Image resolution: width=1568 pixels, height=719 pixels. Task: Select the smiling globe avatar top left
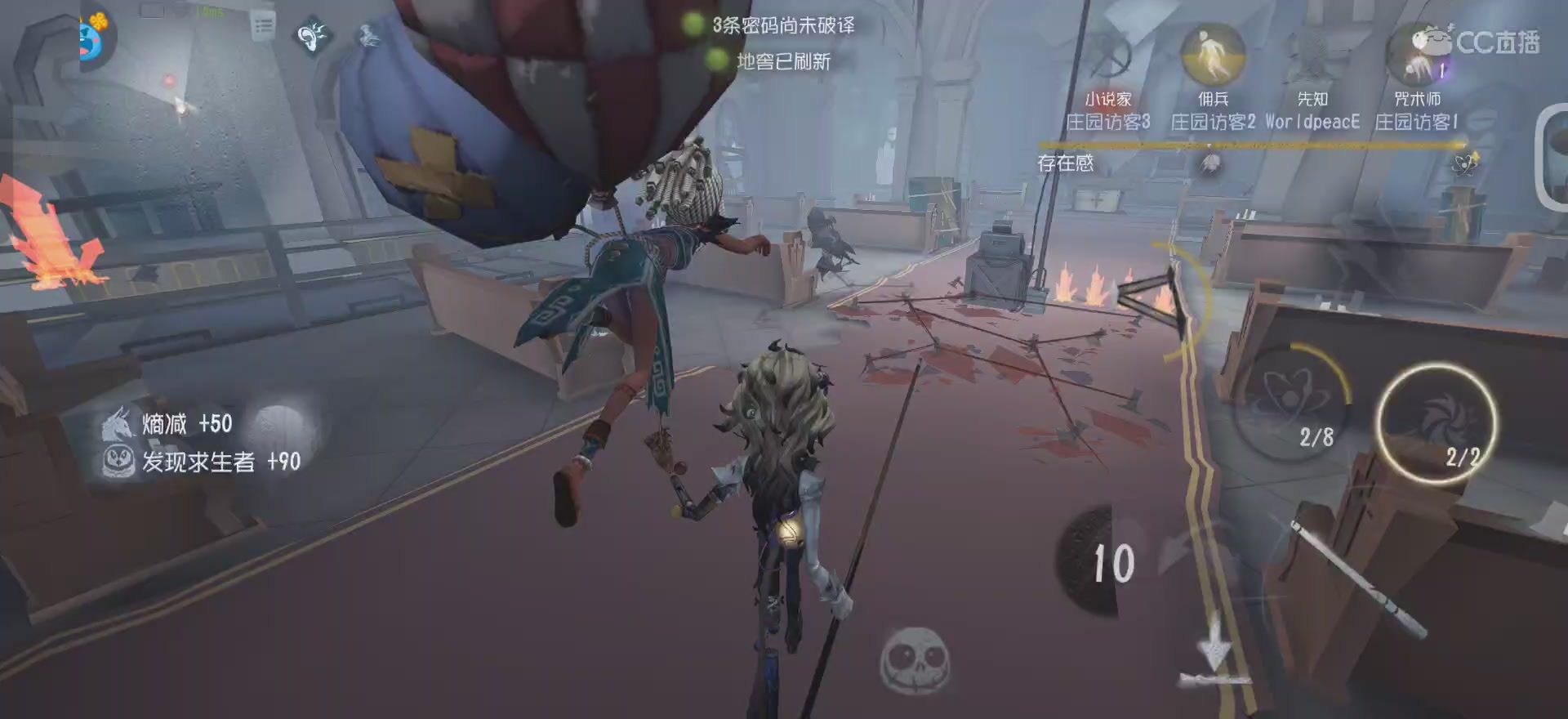tap(90, 37)
